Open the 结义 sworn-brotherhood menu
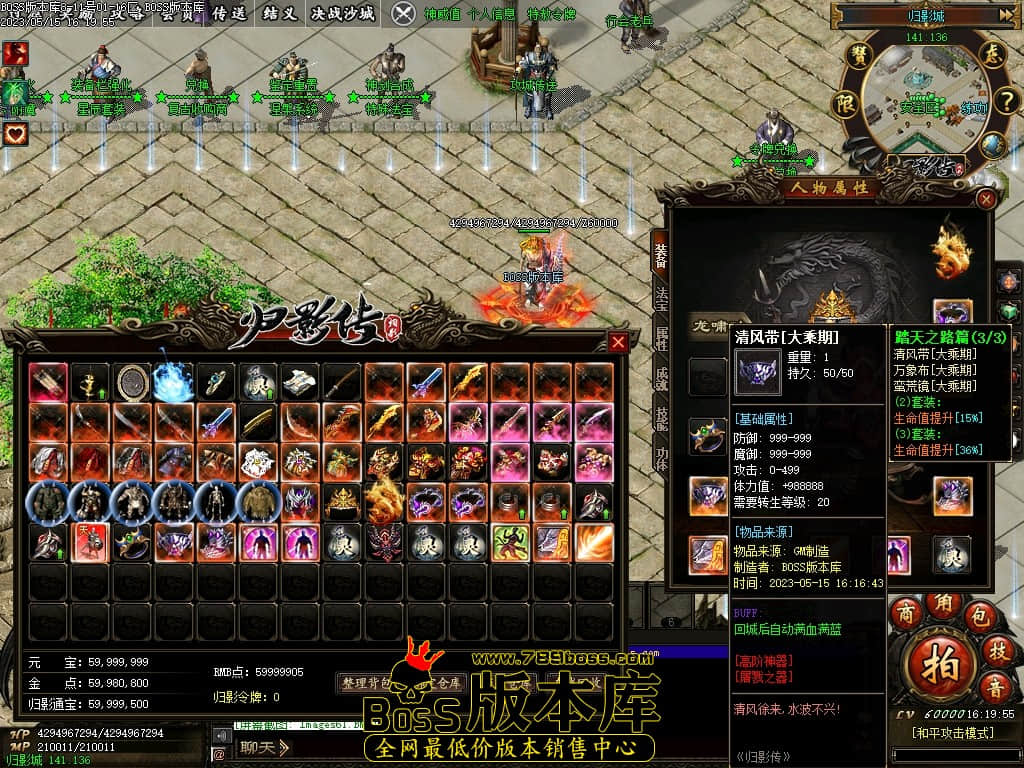Screen dimensions: 1024x768 tap(278, 13)
